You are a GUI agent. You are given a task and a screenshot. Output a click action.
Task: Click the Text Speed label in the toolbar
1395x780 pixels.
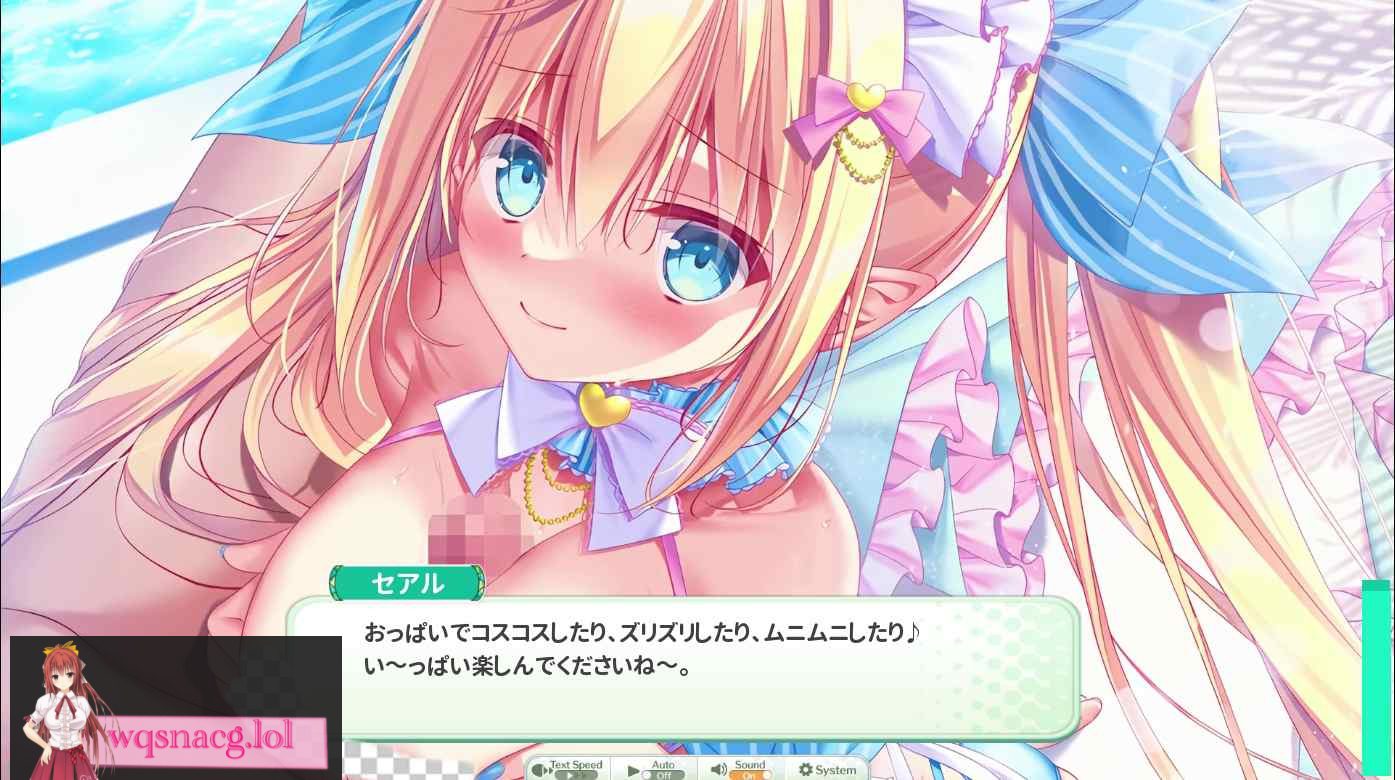point(577,764)
